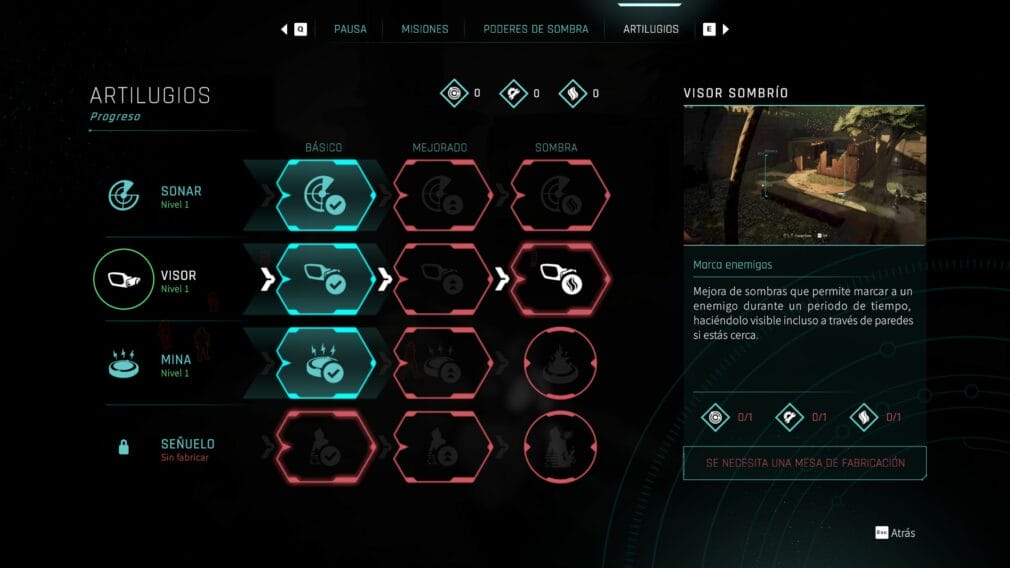Select the Visor gadget icon
This screenshot has width=1010, height=568.
tap(125, 281)
